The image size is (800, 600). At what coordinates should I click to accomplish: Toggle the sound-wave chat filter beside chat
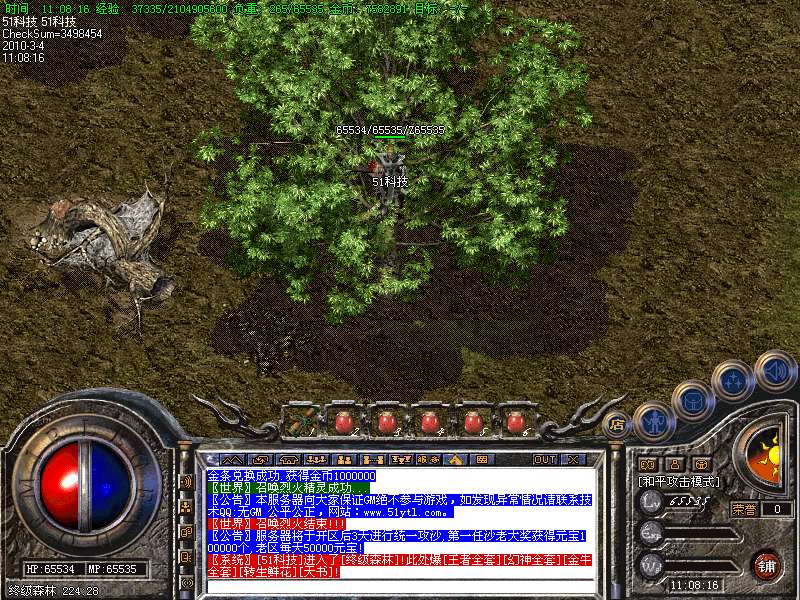click(x=187, y=481)
